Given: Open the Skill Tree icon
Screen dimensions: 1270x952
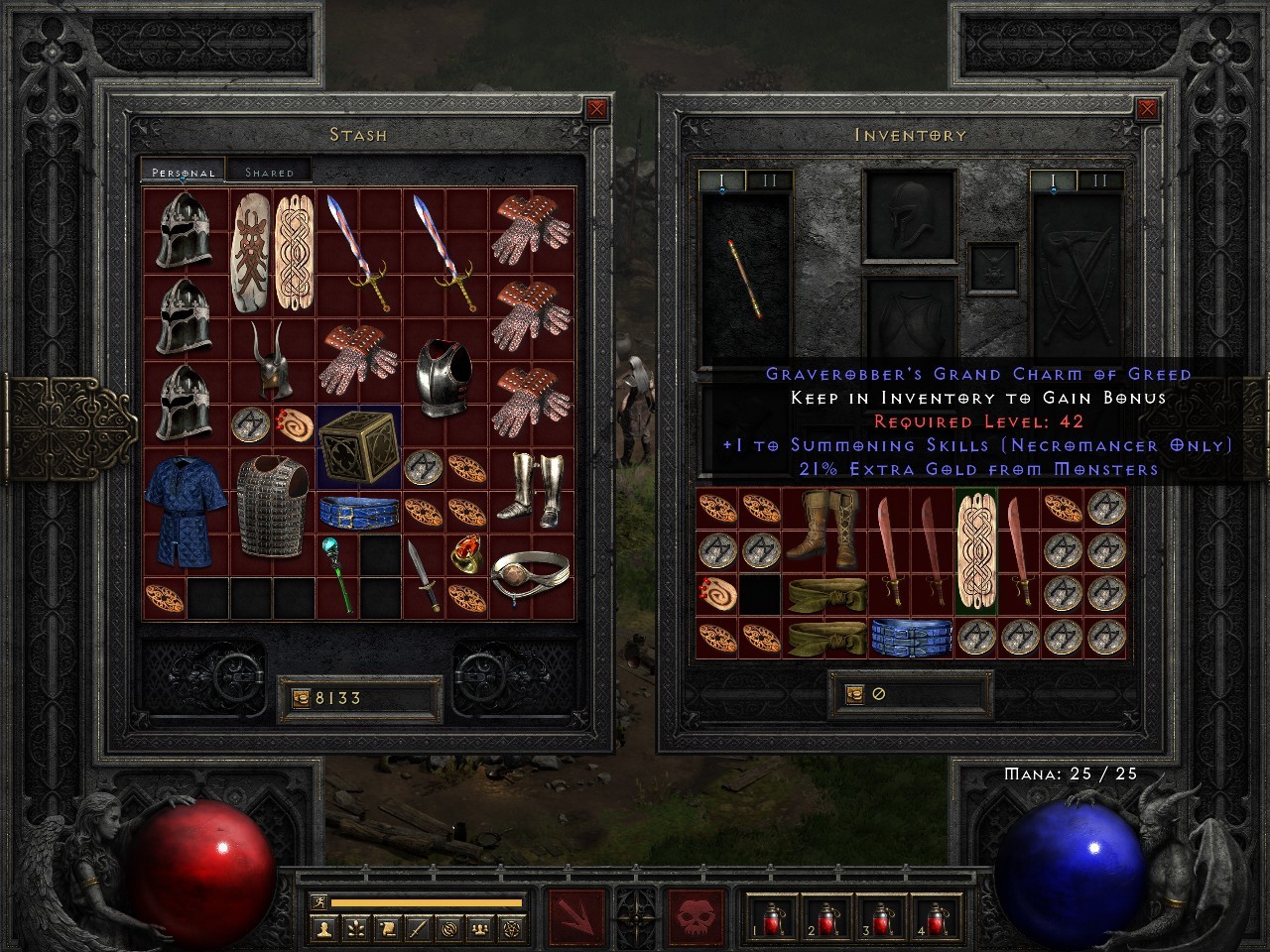Looking at the screenshot, I should [x=356, y=927].
